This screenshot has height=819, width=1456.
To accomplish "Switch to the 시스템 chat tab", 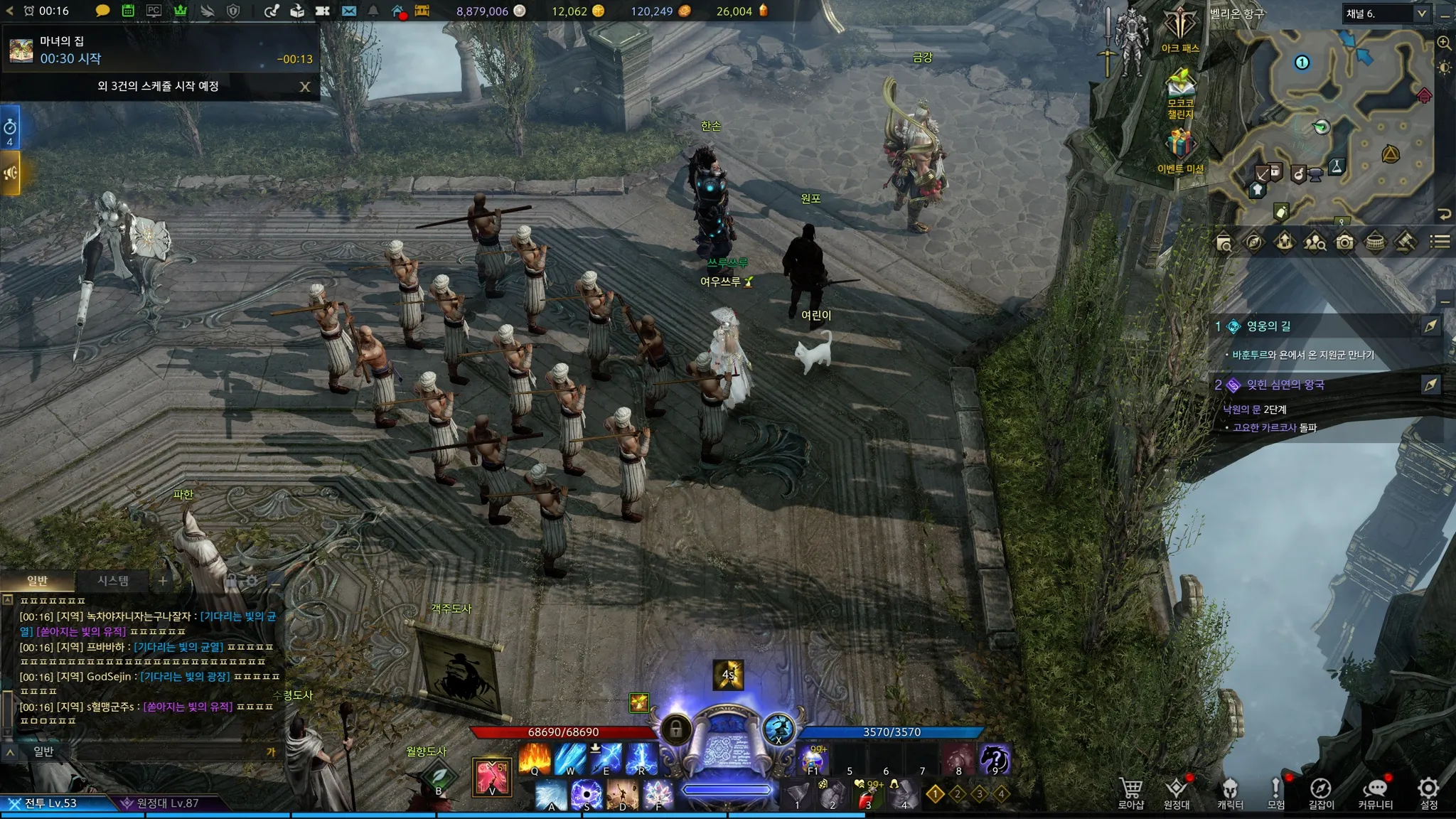I will pos(113,581).
